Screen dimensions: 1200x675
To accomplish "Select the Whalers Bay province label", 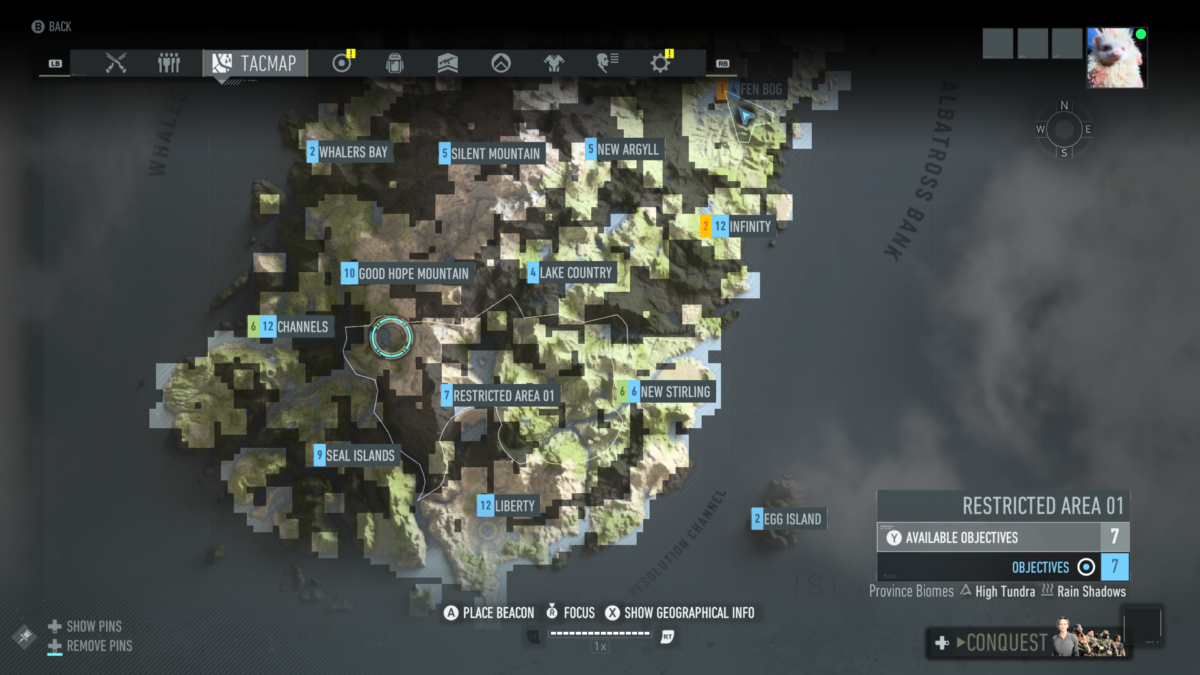I will coord(349,152).
